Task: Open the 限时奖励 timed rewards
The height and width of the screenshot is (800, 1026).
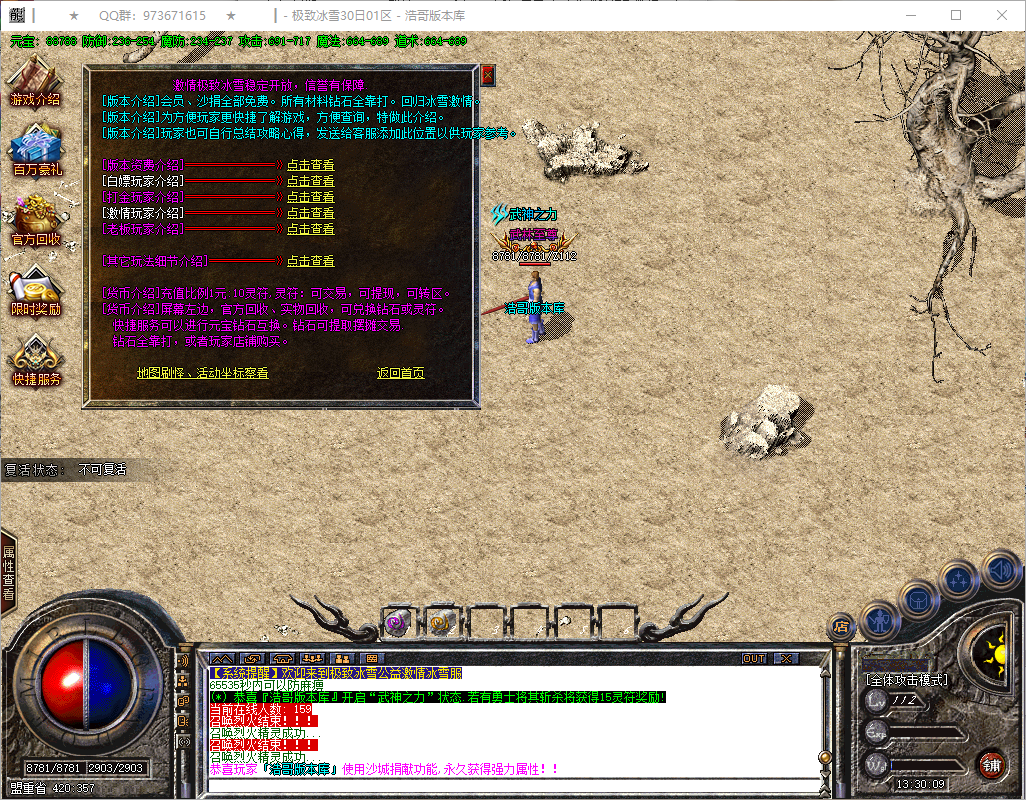Action: [x=36, y=292]
